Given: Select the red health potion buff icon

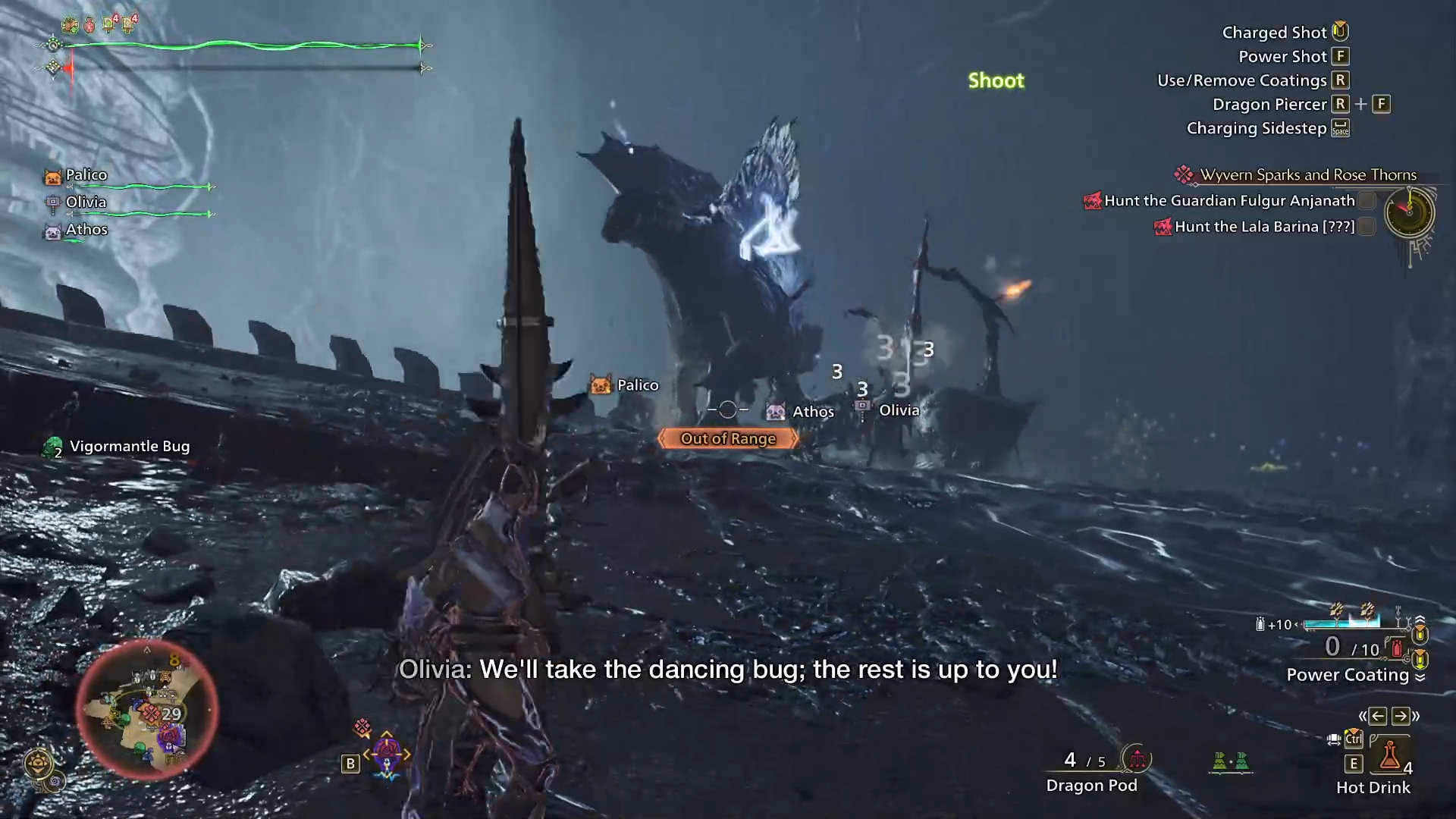Looking at the screenshot, I should [89, 25].
